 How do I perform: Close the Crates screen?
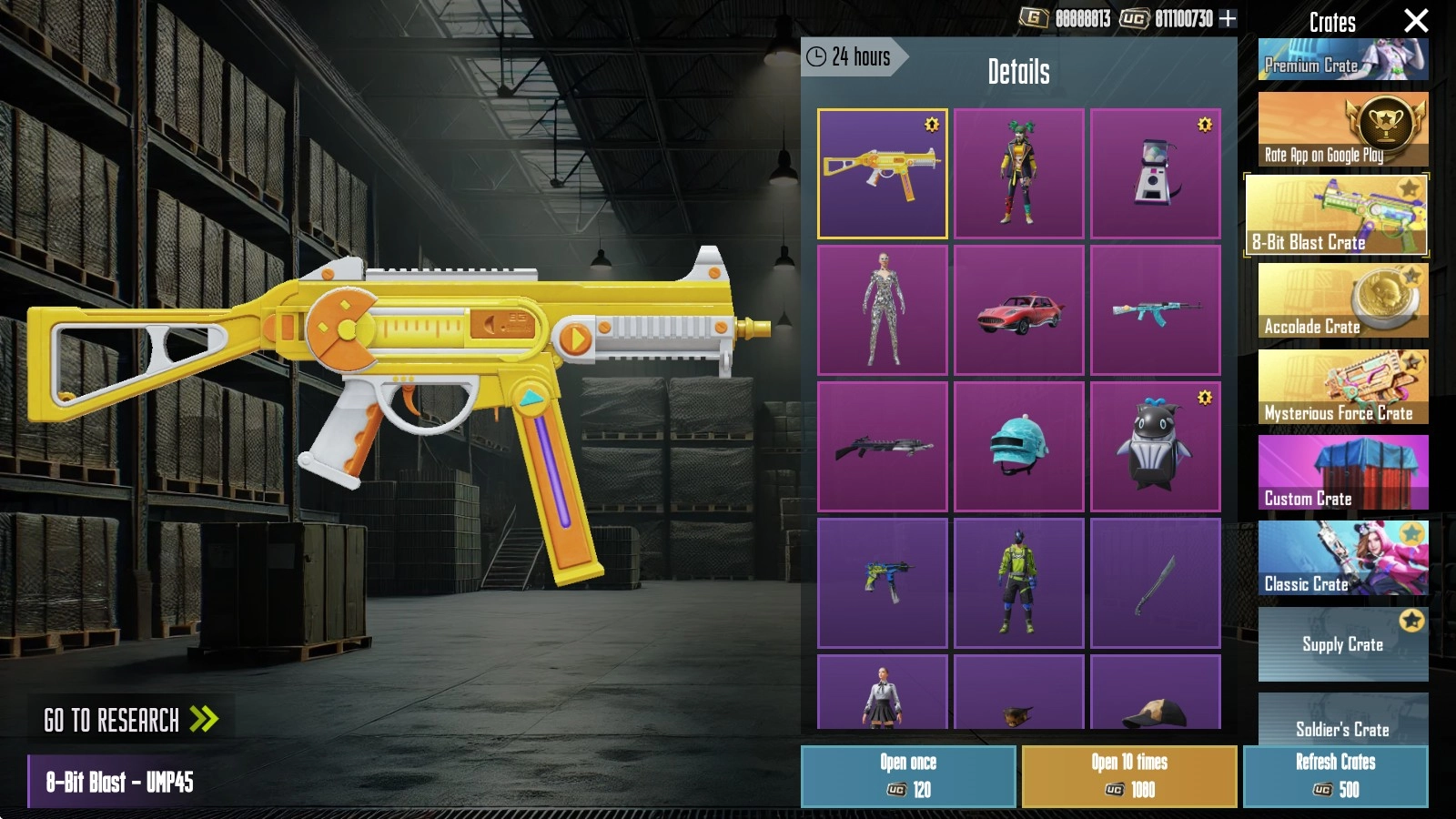[x=1415, y=21]
